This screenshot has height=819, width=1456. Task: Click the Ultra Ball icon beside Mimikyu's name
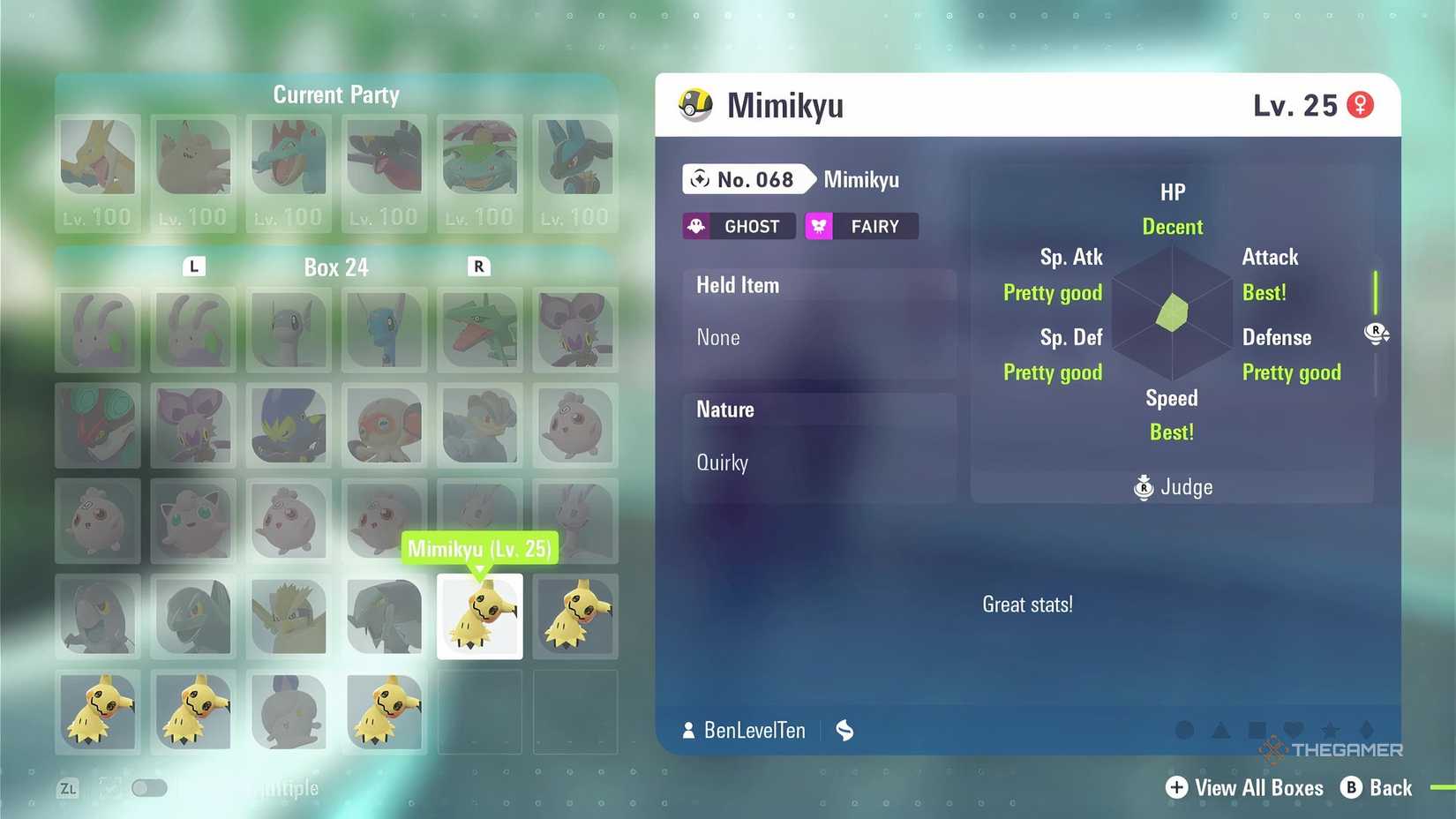pyautogui.click(x=696, y=105)
